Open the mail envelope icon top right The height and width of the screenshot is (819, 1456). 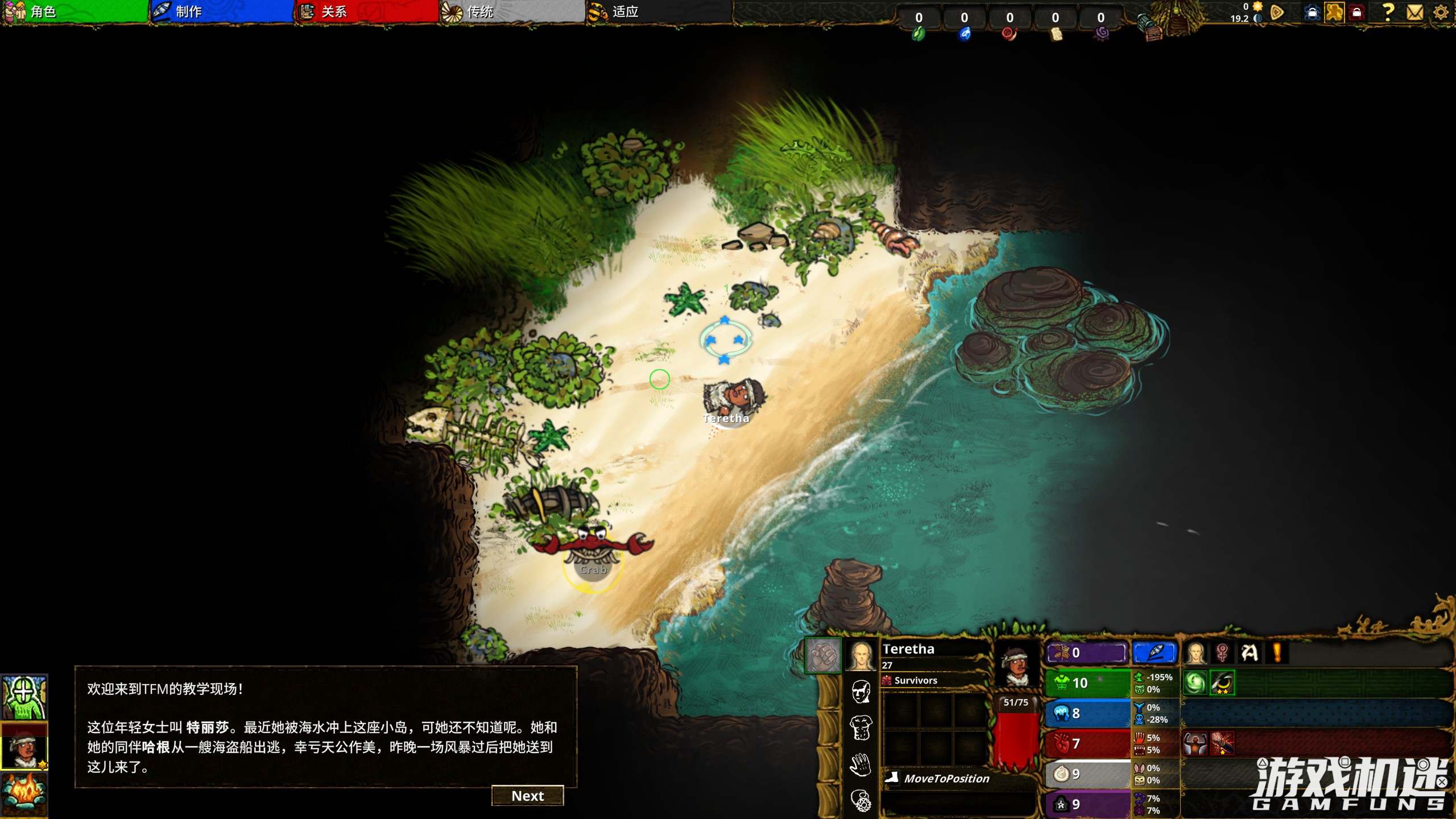tap(1414, 12)
